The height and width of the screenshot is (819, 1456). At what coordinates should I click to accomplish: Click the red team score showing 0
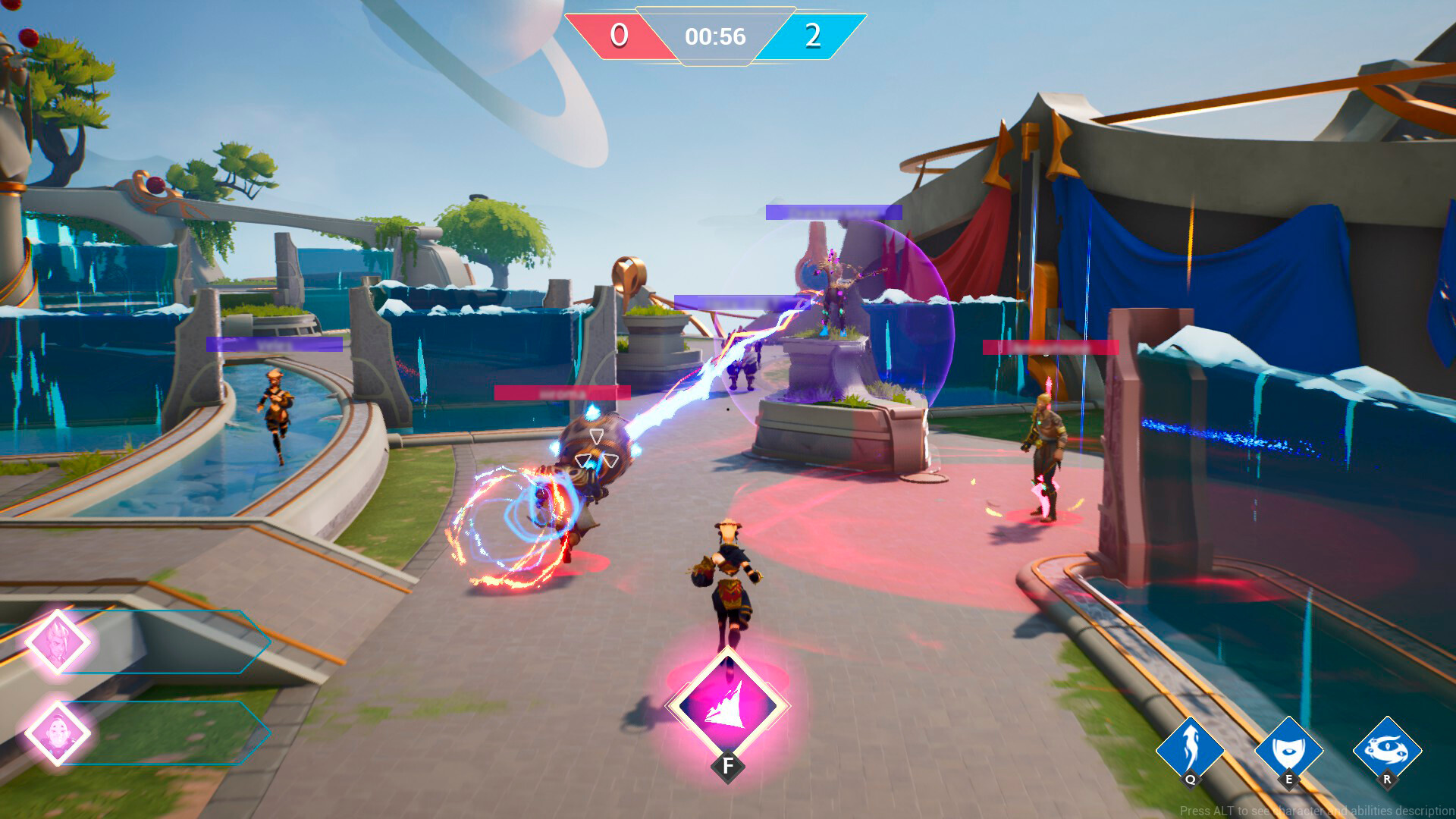pyautogui.click(x=618, y=35)
